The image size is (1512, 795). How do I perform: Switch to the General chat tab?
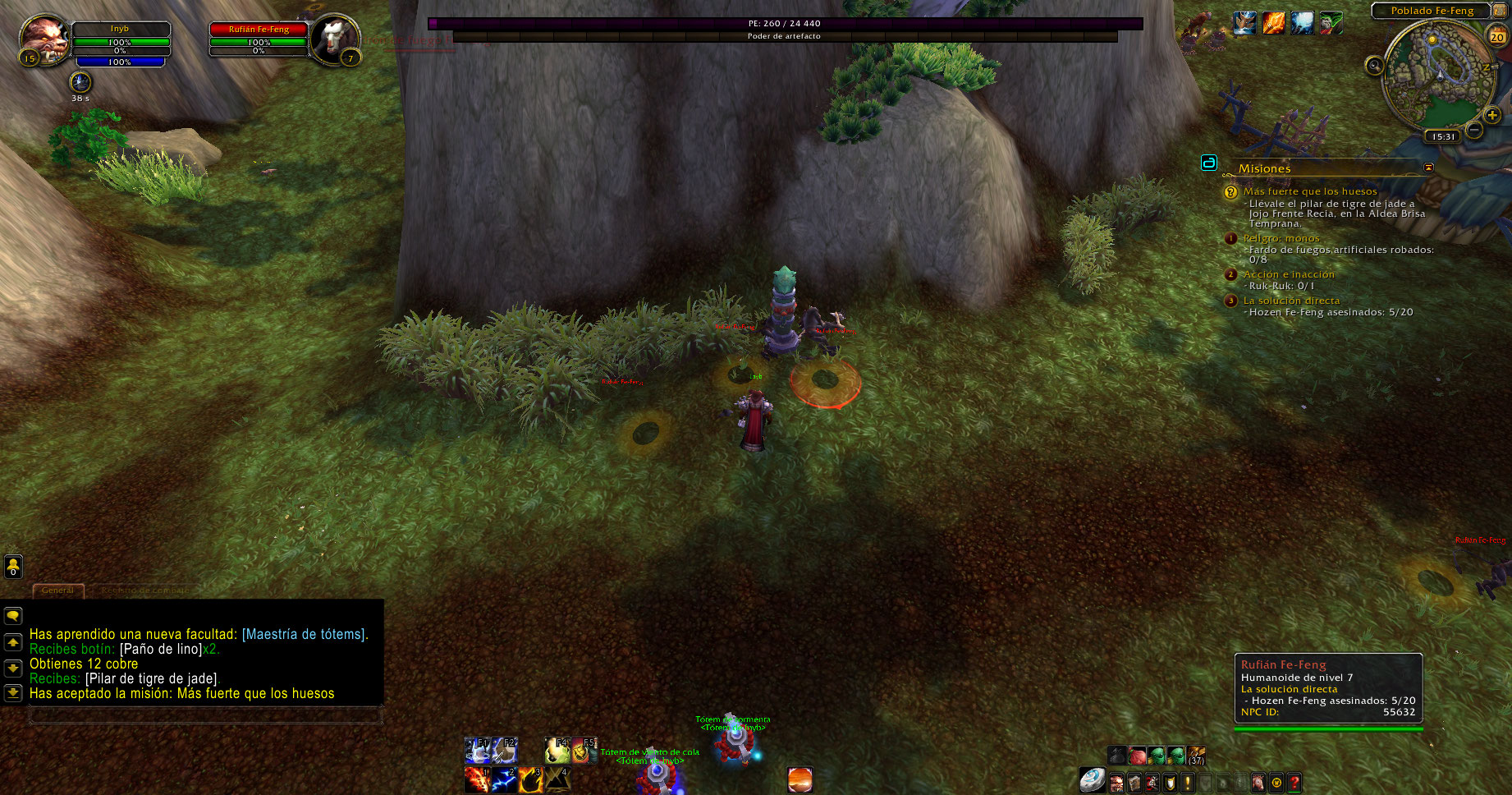(57, 590)
